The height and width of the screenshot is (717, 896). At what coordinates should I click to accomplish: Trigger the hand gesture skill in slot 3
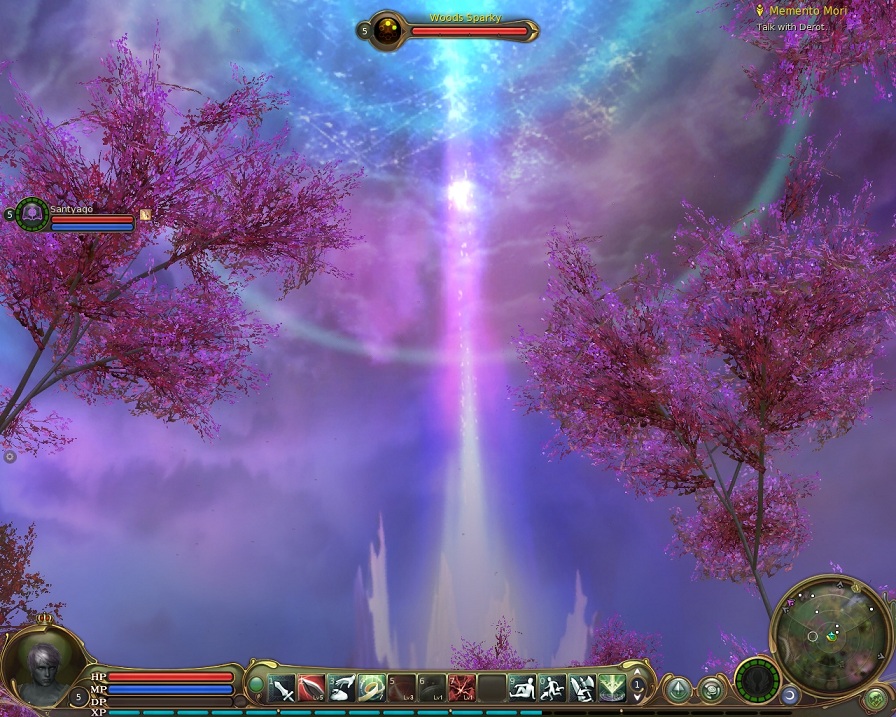(342, 688)
